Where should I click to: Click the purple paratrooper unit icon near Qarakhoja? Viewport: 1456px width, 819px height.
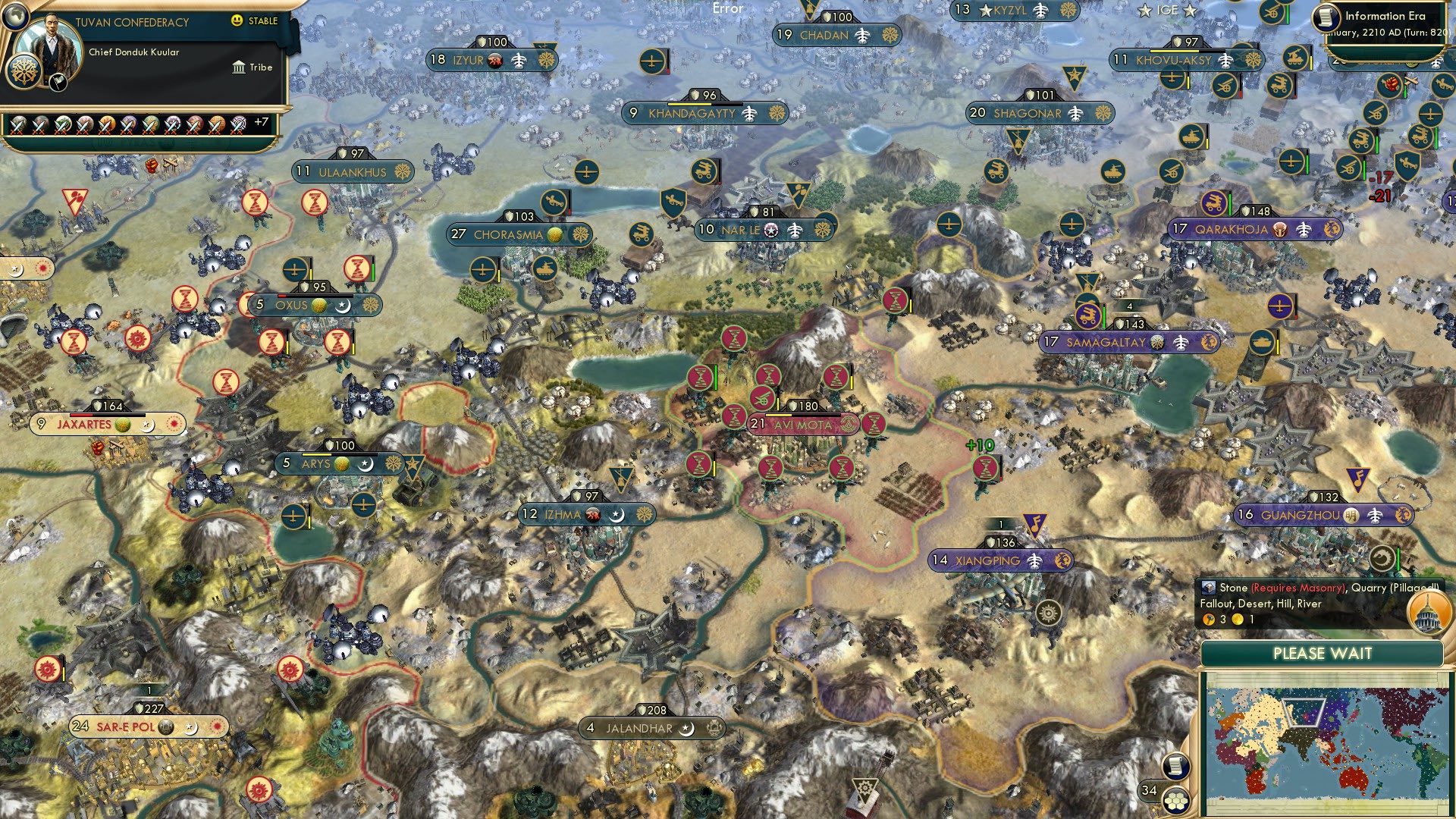(x=1216, y=201)
